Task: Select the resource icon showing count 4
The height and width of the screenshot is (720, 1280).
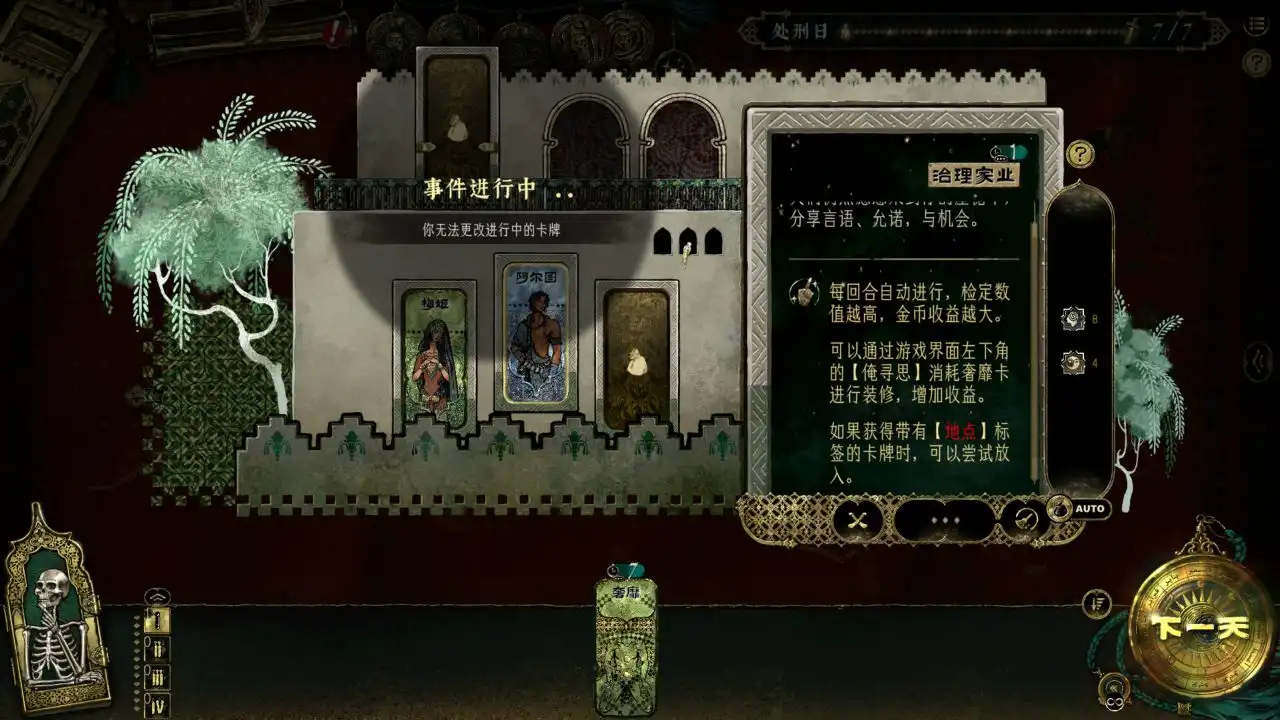Action: (x=1071, y=363)
